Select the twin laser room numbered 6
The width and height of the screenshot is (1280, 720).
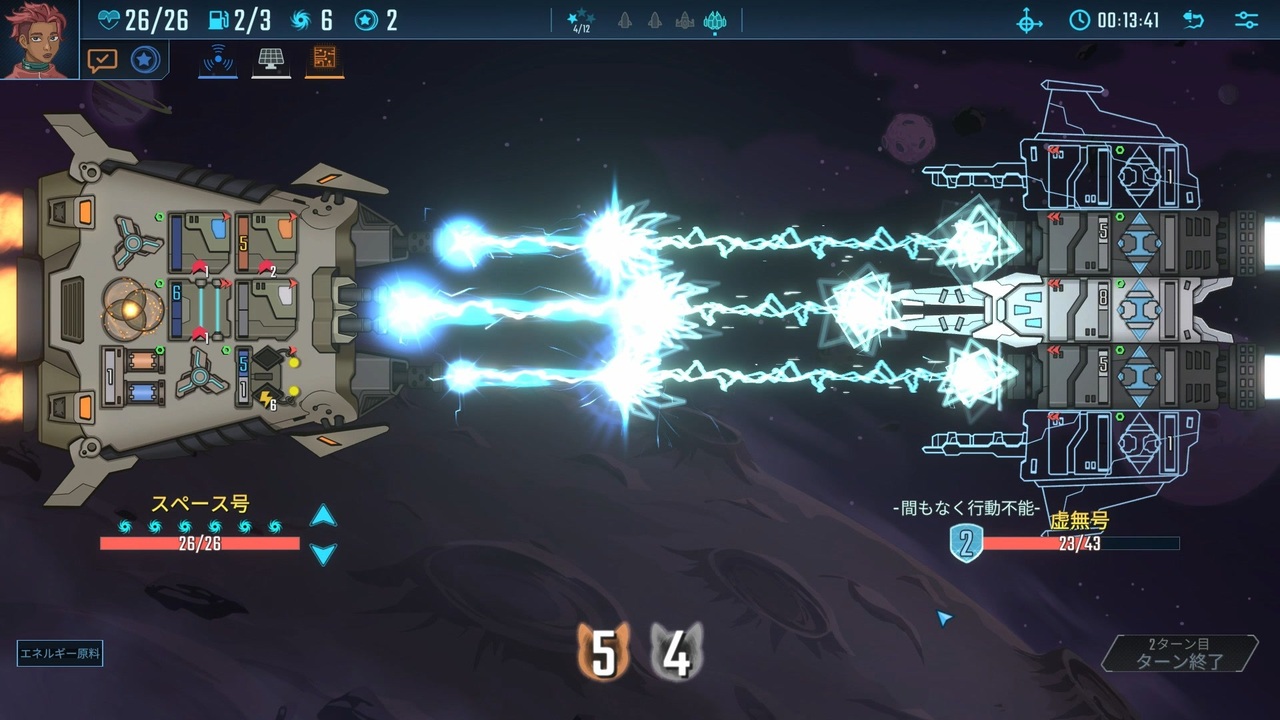pyautogui.click(x=199, y=309)
